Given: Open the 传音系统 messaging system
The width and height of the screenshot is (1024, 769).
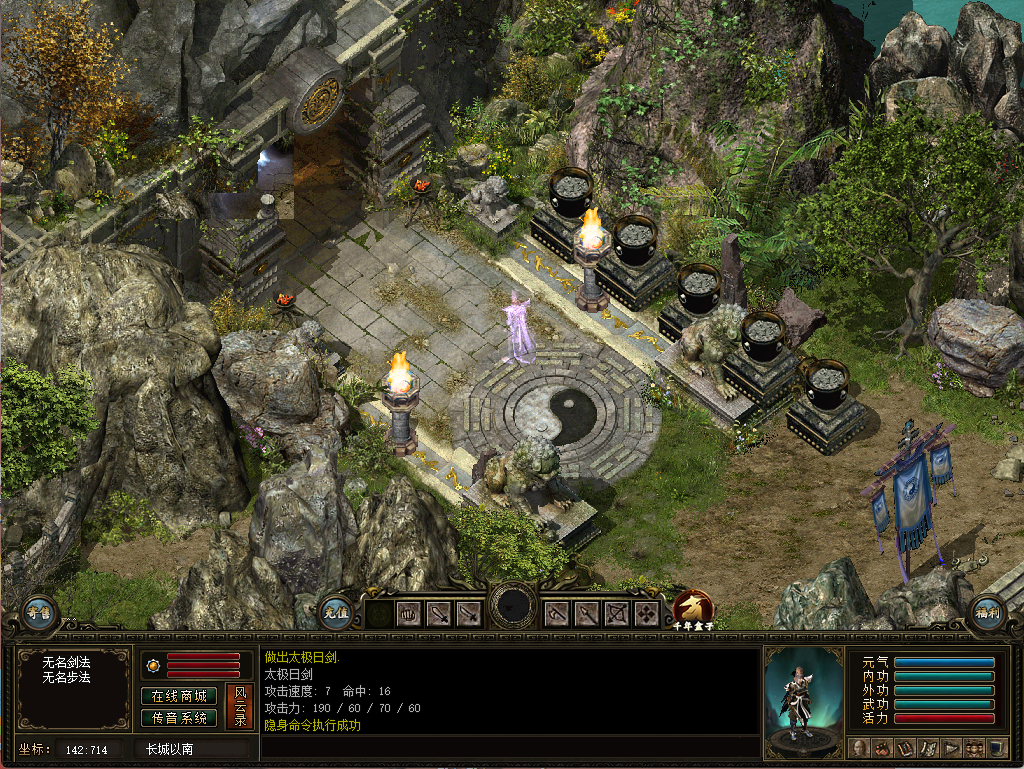Looking at the screenshot, I should coord(179,718).
